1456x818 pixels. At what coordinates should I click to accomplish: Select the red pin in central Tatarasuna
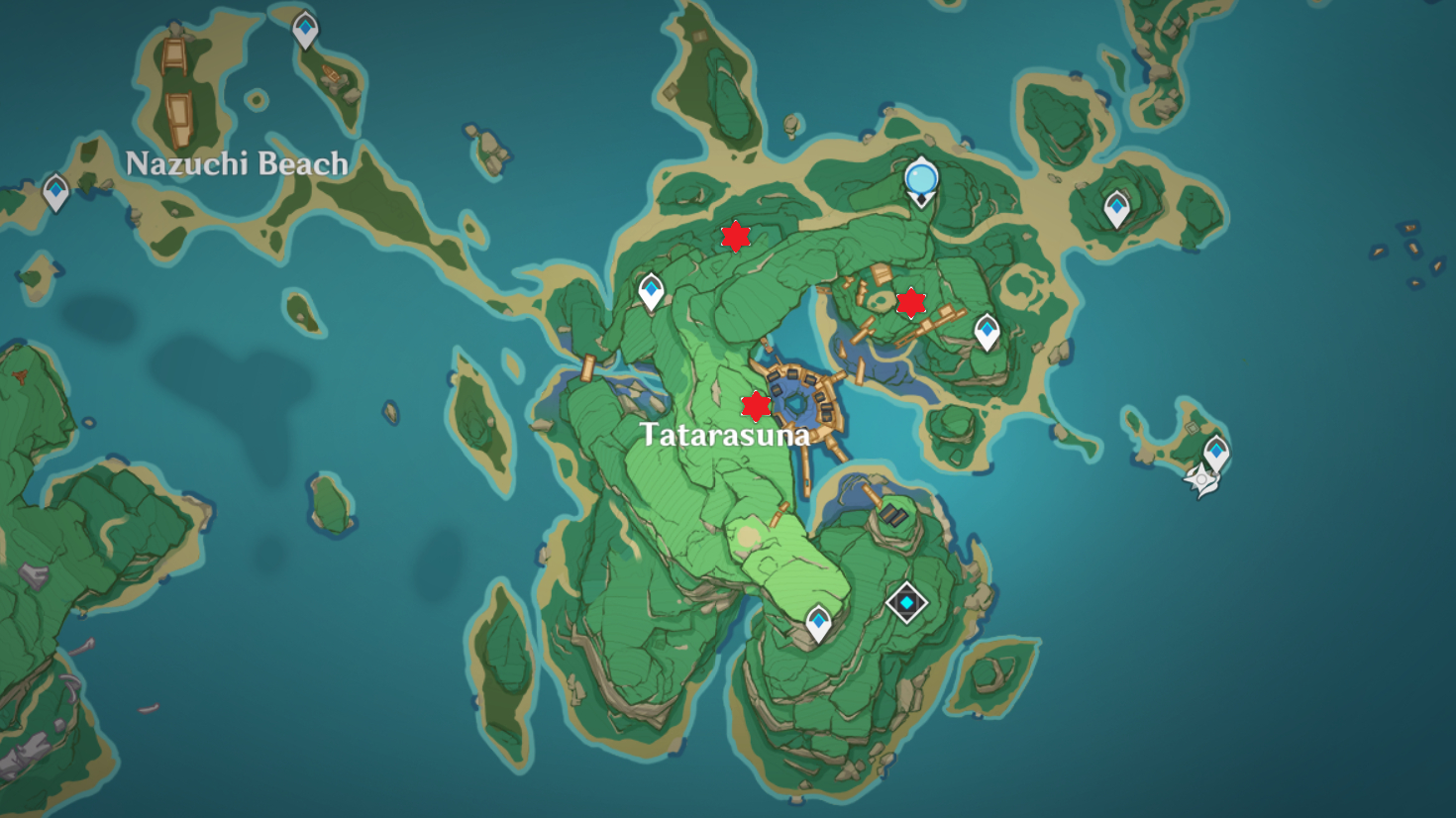pyautogui.click(x=756, y=405)
